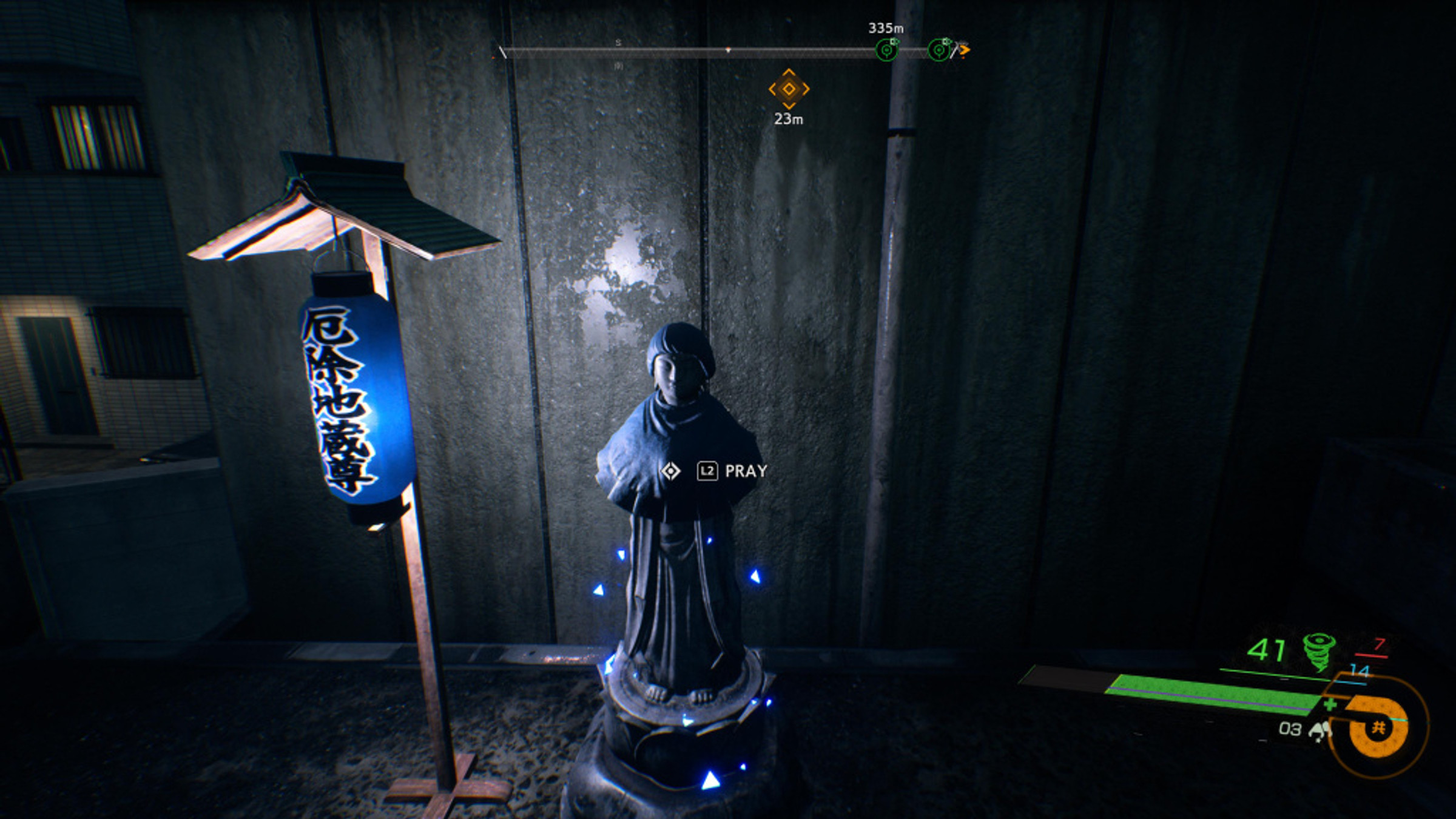Viewport: 1456px width, 819px height.
Task: Click the rightmost green drone marker on compass
Action: tap(938, 50)
